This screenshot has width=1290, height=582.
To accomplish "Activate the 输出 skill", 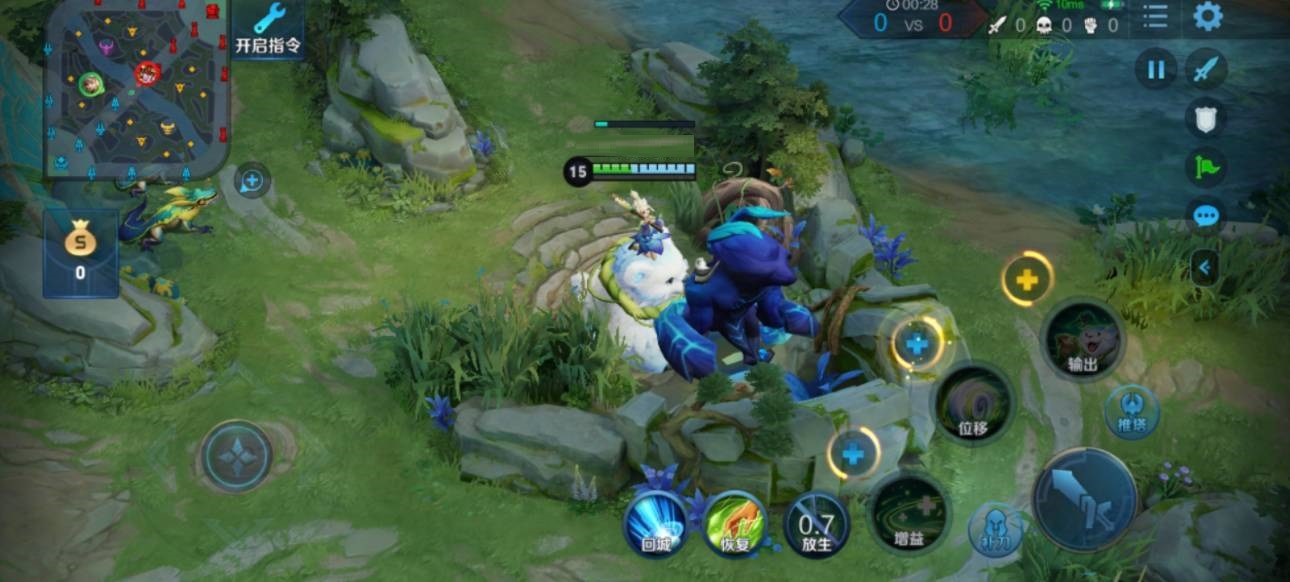I will (1082, 340).
